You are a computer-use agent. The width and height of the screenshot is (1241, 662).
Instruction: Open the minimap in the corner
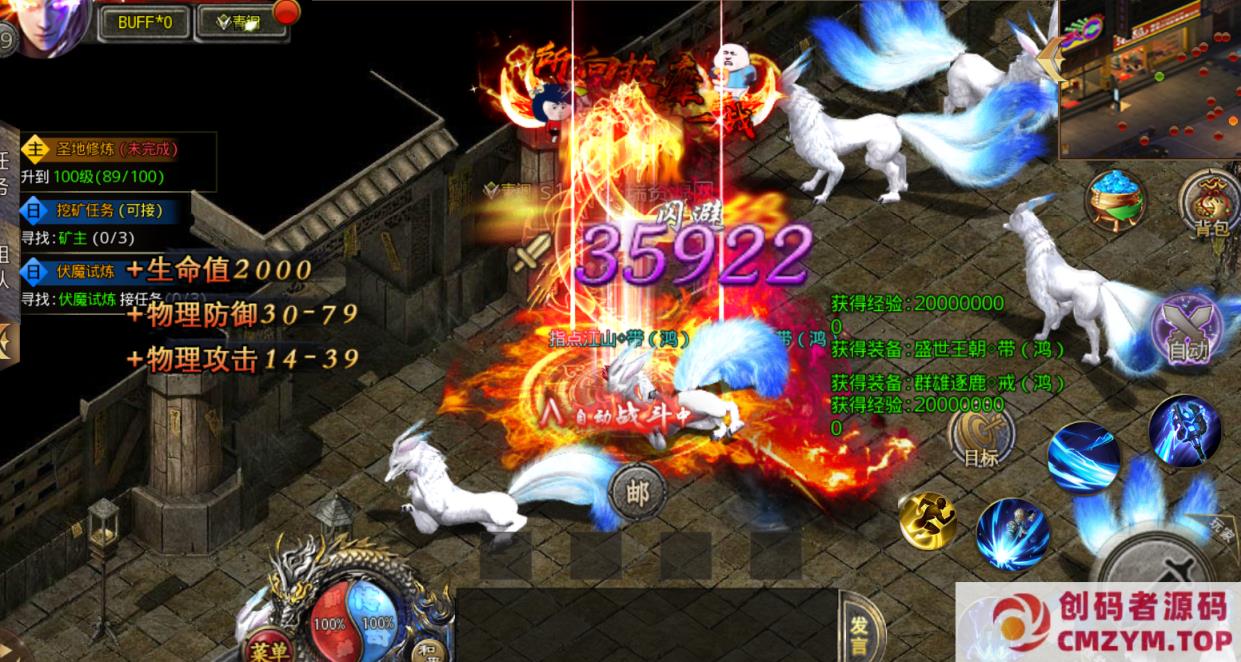[x=1150, y=78]
